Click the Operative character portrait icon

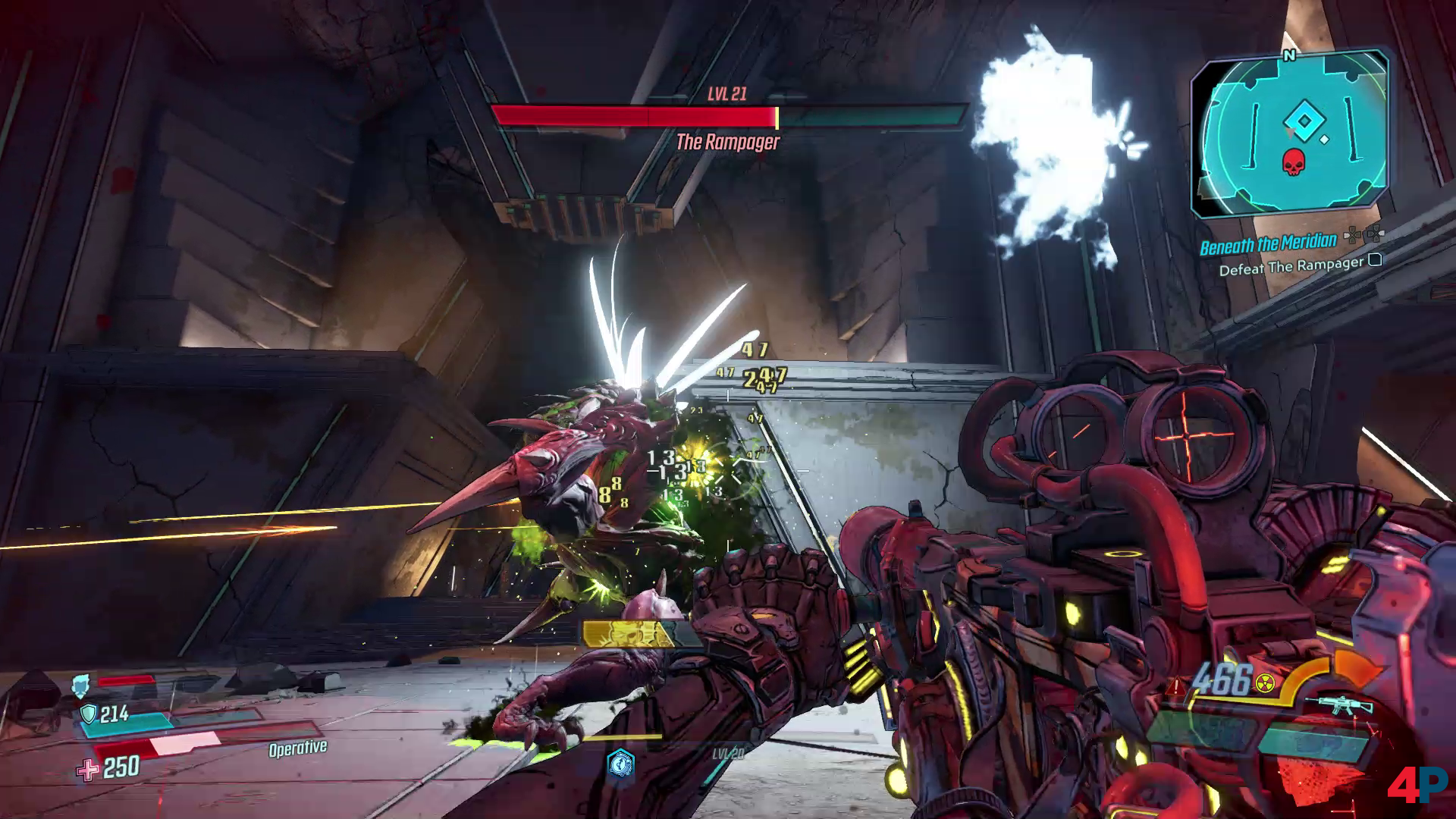coord(80,686)
